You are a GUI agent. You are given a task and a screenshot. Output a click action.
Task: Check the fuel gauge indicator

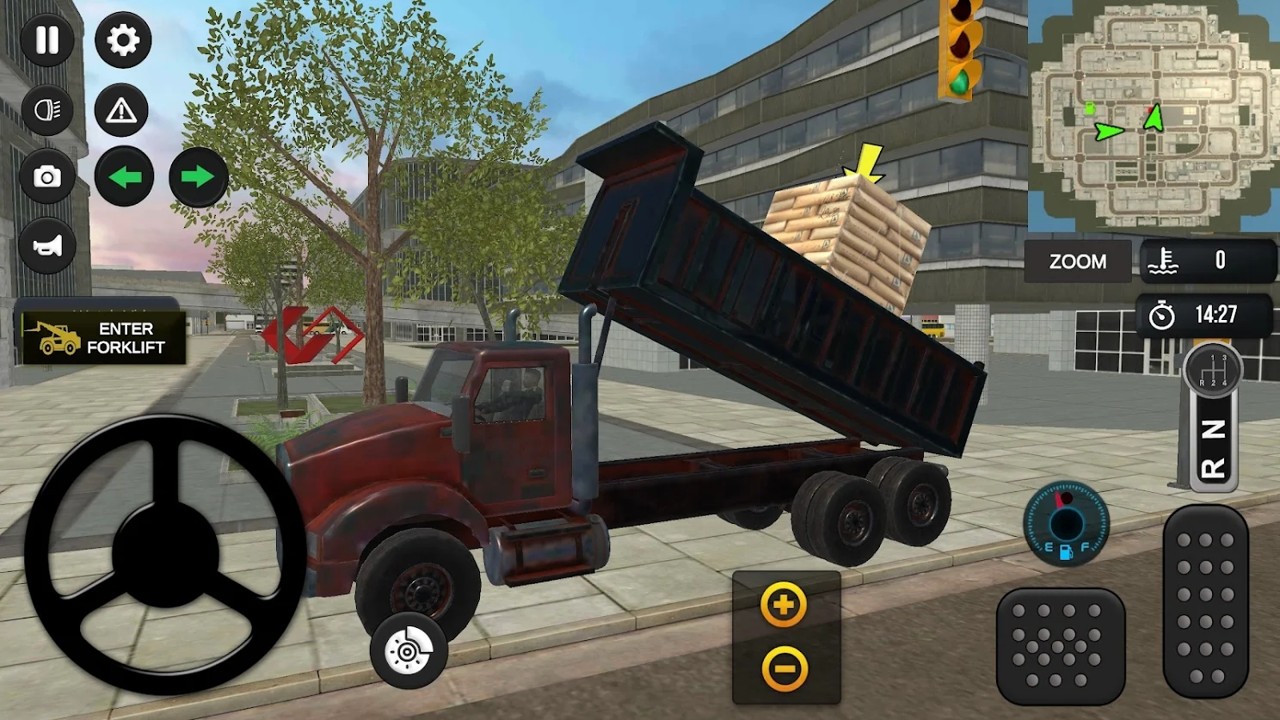point(1066,523)
